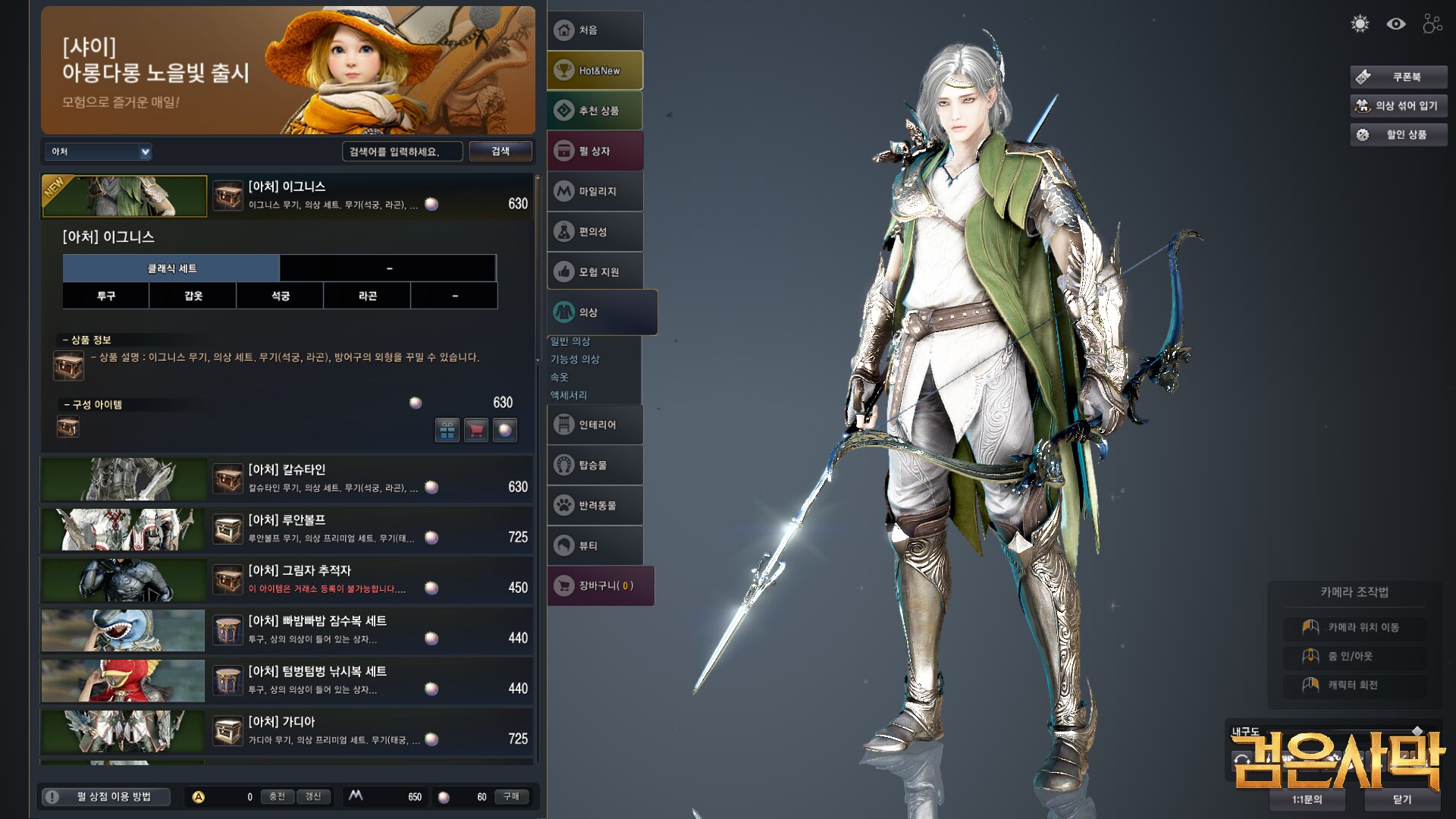Click the 검색 search button

[x=500, y=151]
